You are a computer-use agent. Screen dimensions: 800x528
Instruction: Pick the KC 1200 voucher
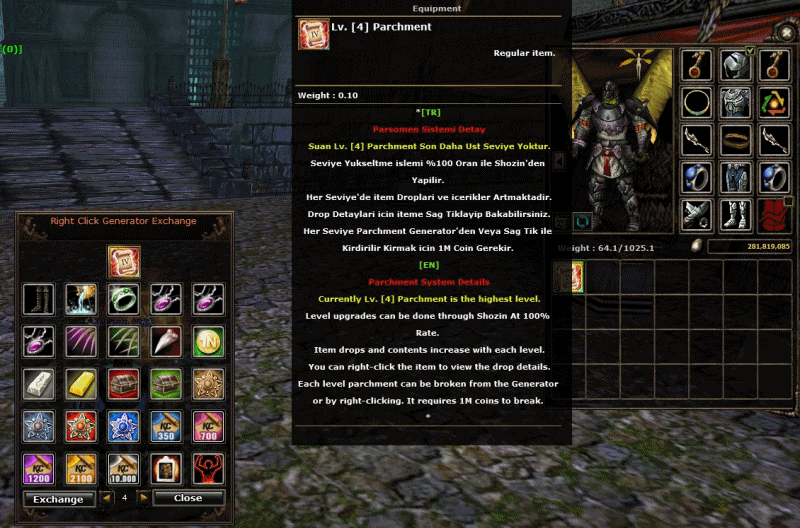38,467
